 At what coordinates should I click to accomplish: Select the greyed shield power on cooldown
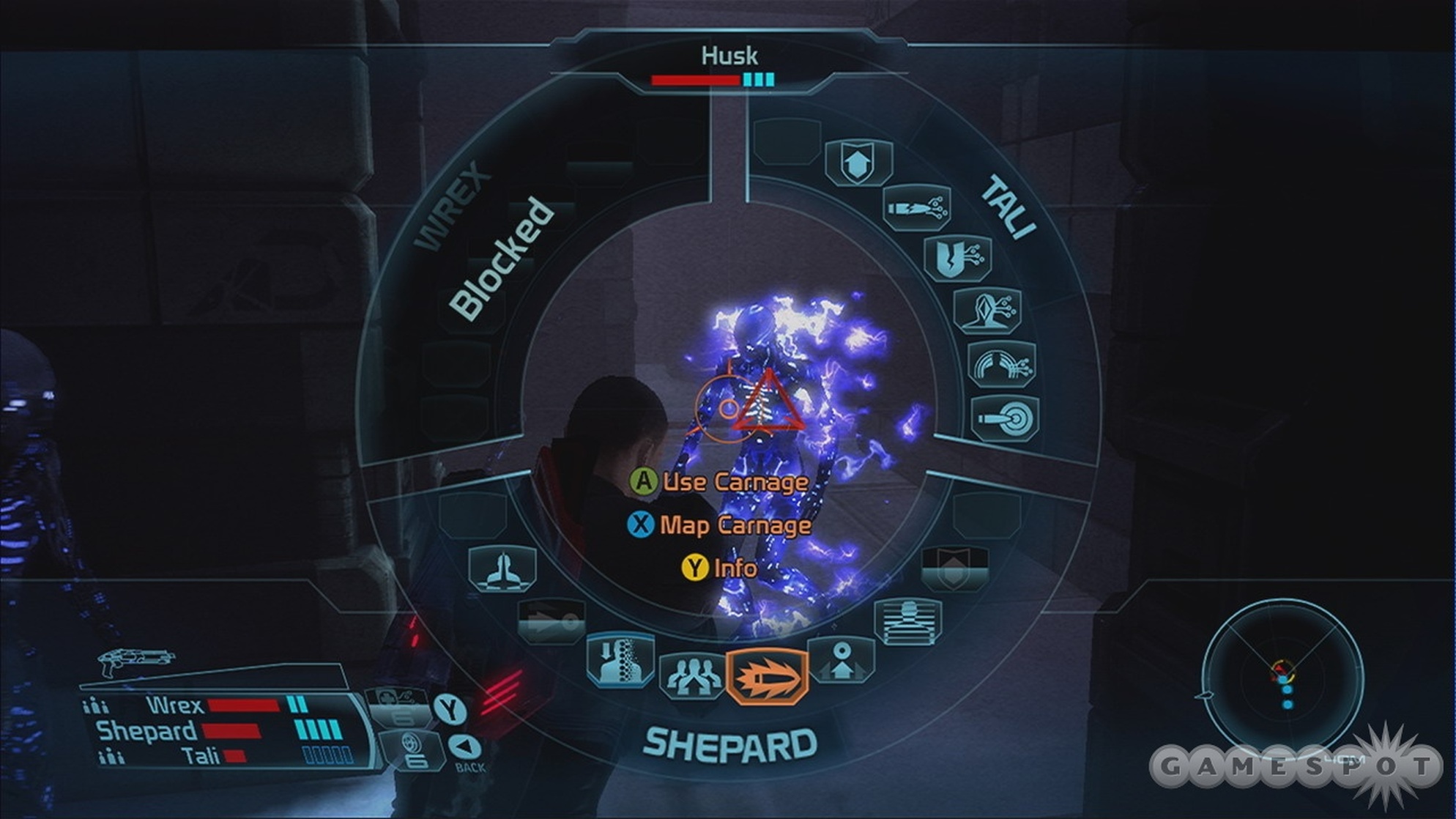[954, 569]
